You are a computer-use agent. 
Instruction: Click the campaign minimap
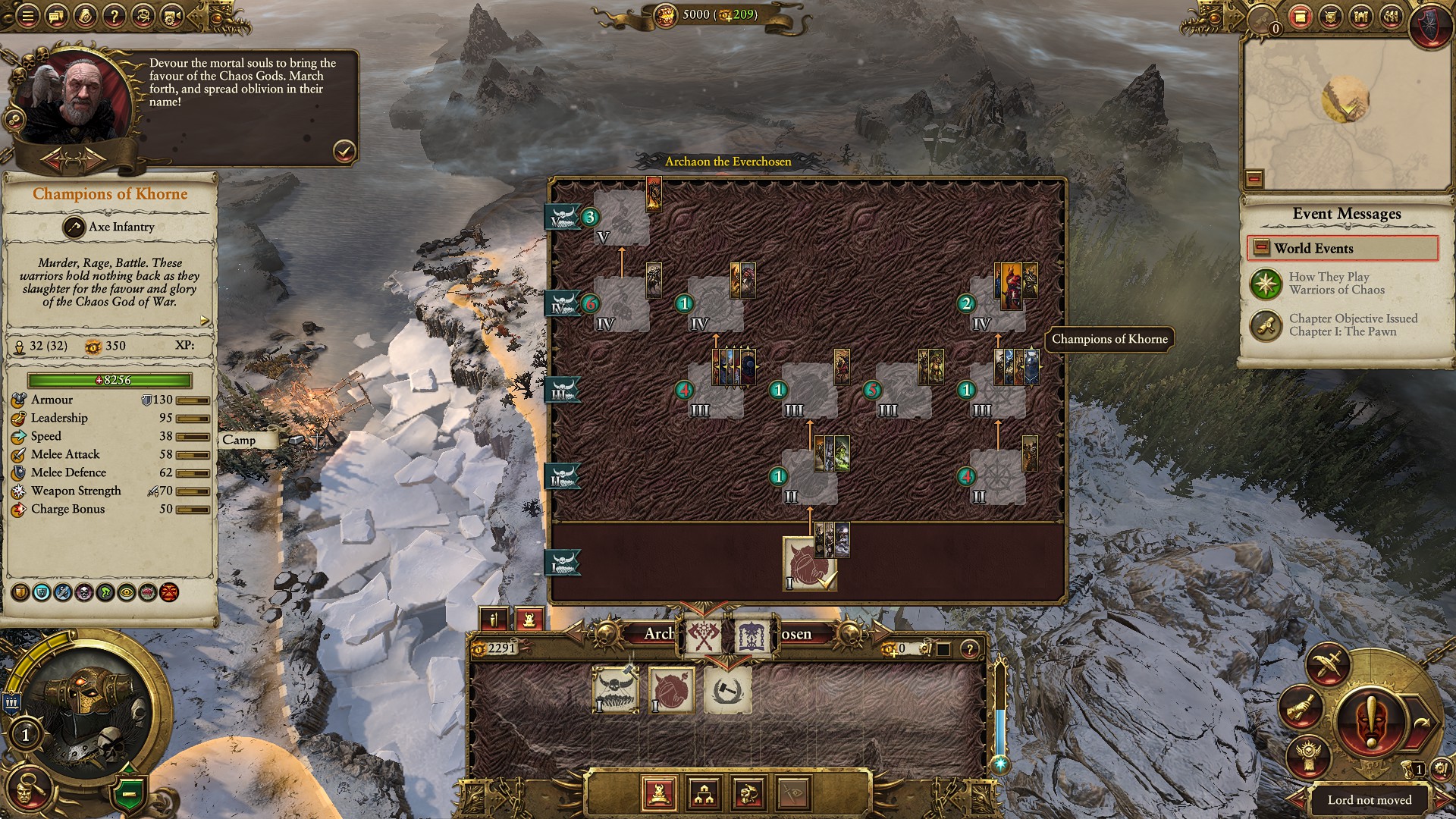click(1345, 114)
